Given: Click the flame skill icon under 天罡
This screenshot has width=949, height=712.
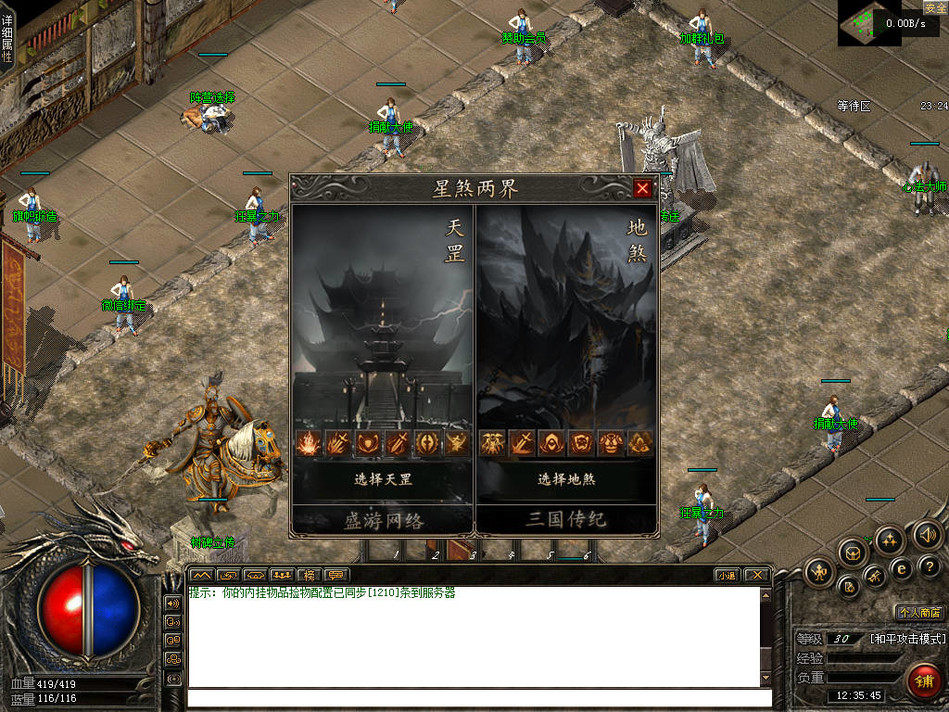Looking at the screenshot, I should point(309,443).
